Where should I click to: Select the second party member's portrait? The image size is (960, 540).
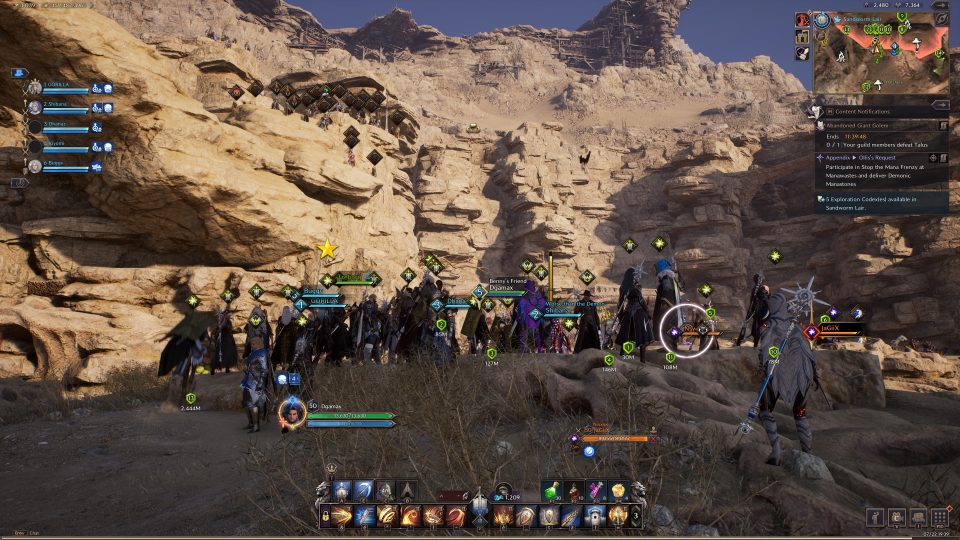point(35,107)
